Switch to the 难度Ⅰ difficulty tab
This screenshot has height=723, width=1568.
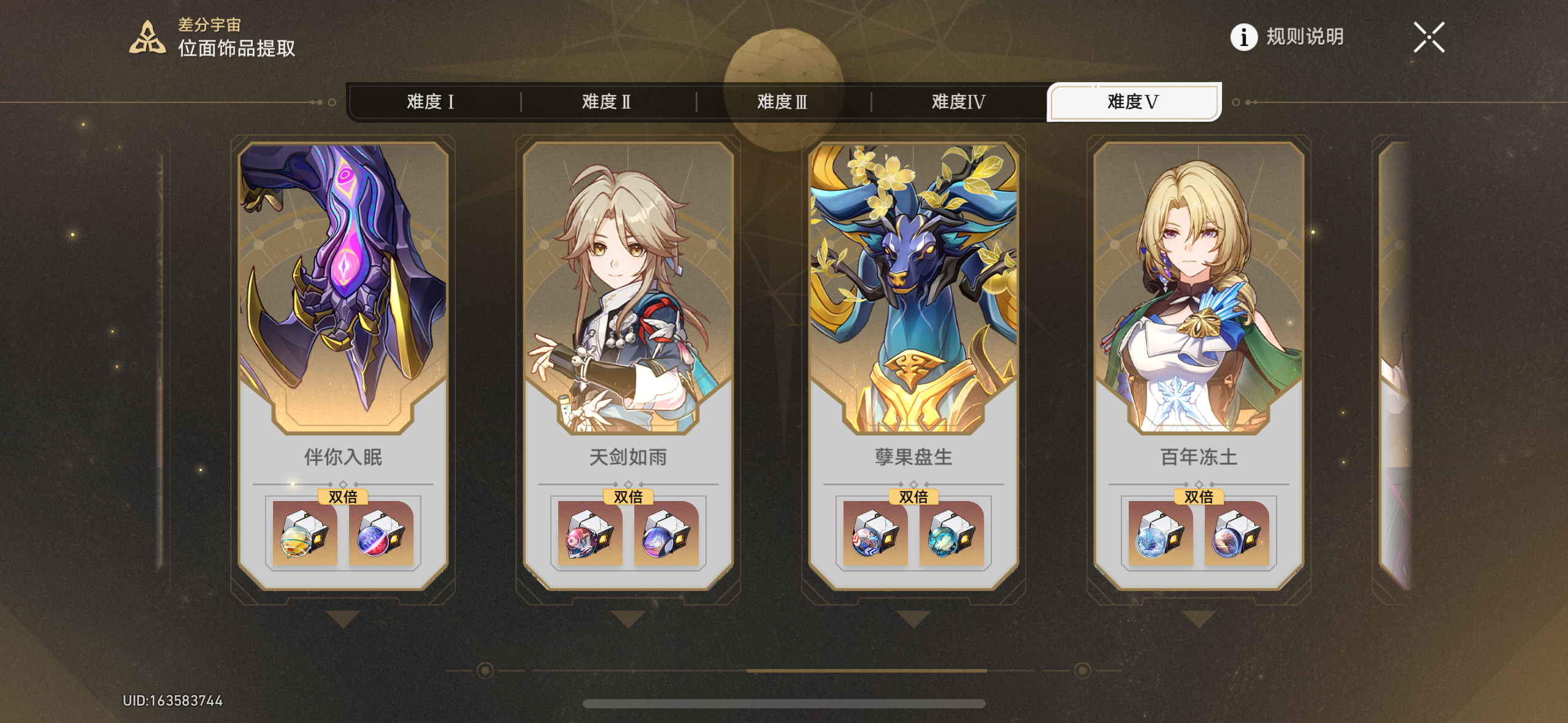431,102
